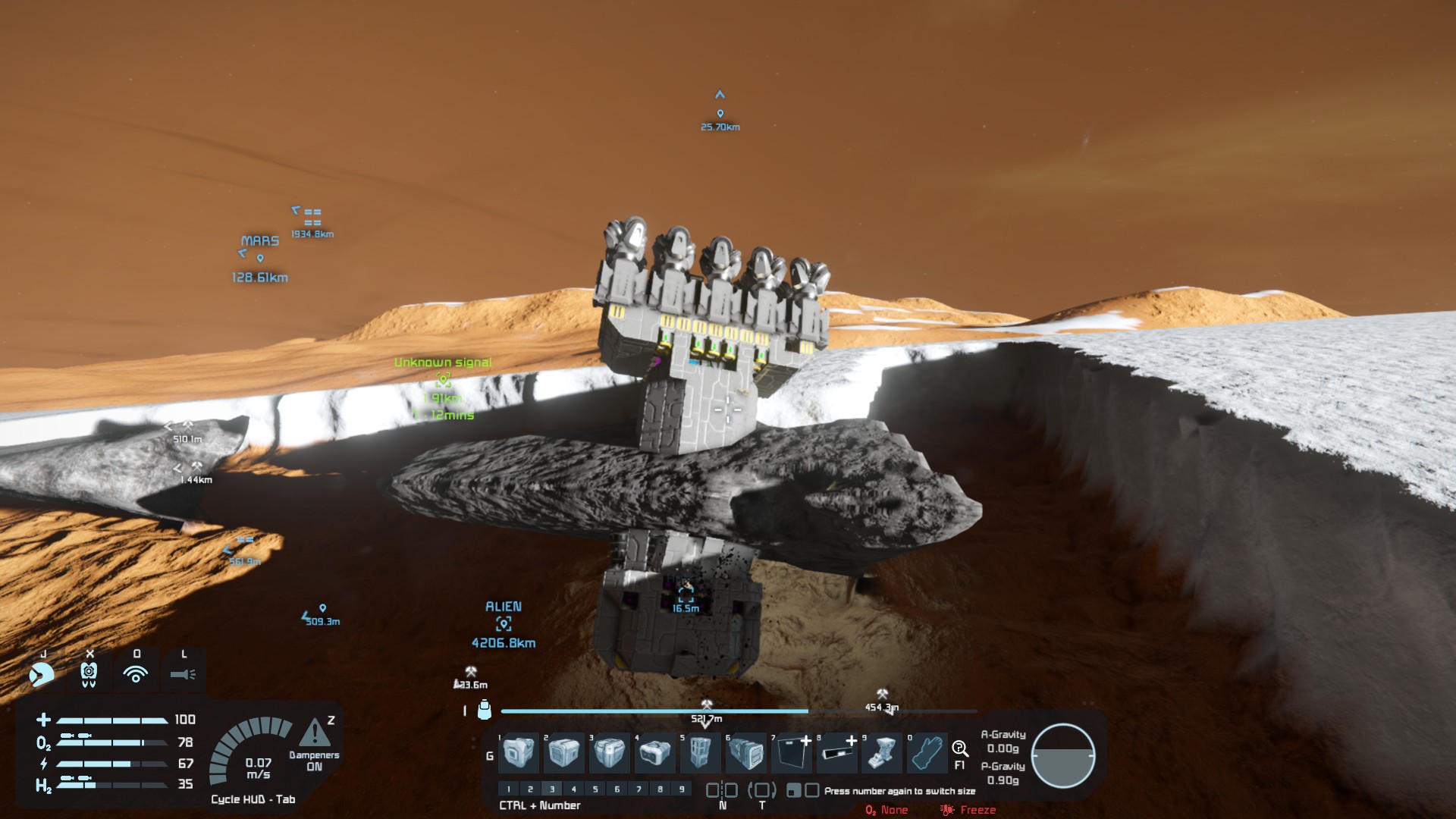Select the armor block in hotbar slot 1

tap(519, 753)
